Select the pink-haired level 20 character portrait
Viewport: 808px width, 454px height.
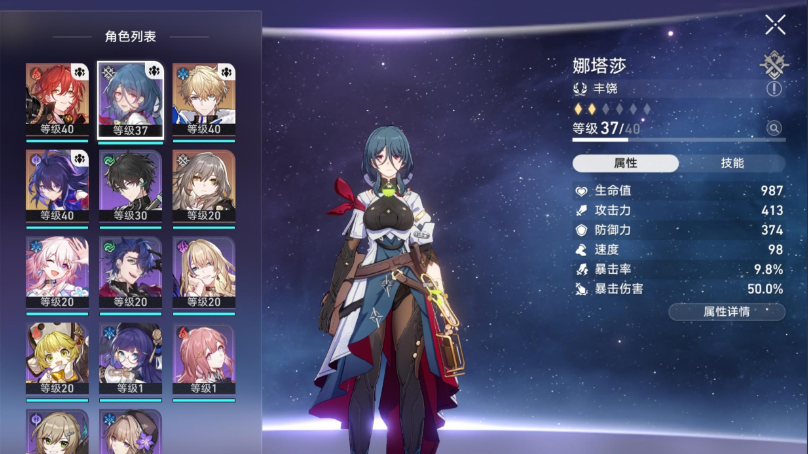57,271
